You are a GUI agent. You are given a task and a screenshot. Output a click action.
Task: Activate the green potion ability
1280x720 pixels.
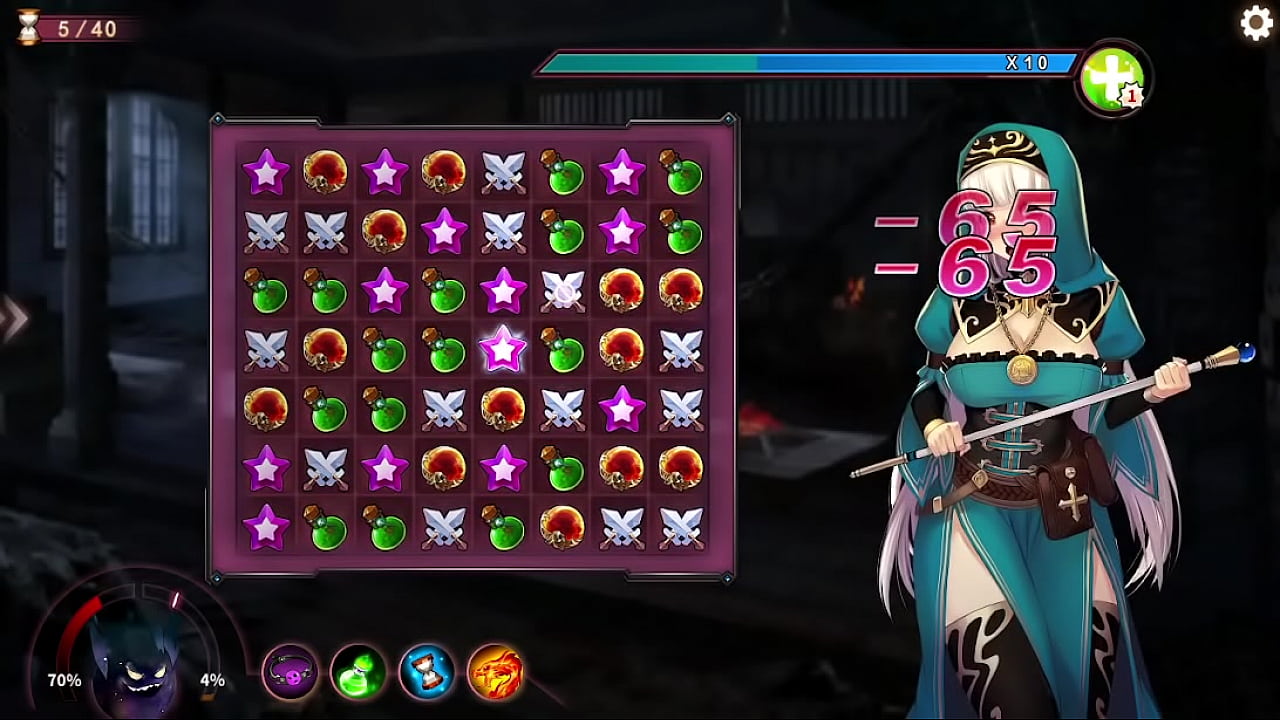tap(359, 672)
